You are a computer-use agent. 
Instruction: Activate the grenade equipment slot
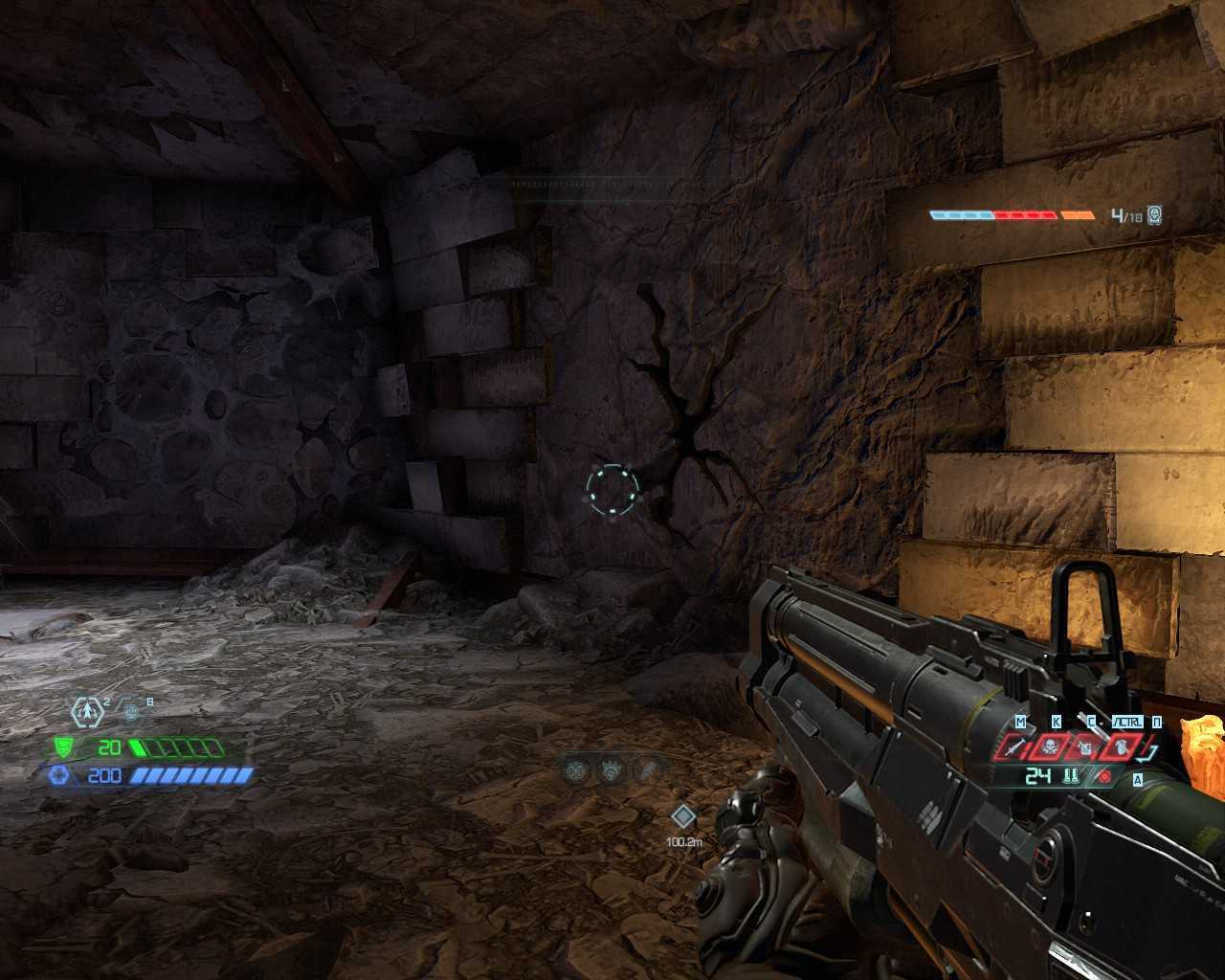[x=1086, y=747]
